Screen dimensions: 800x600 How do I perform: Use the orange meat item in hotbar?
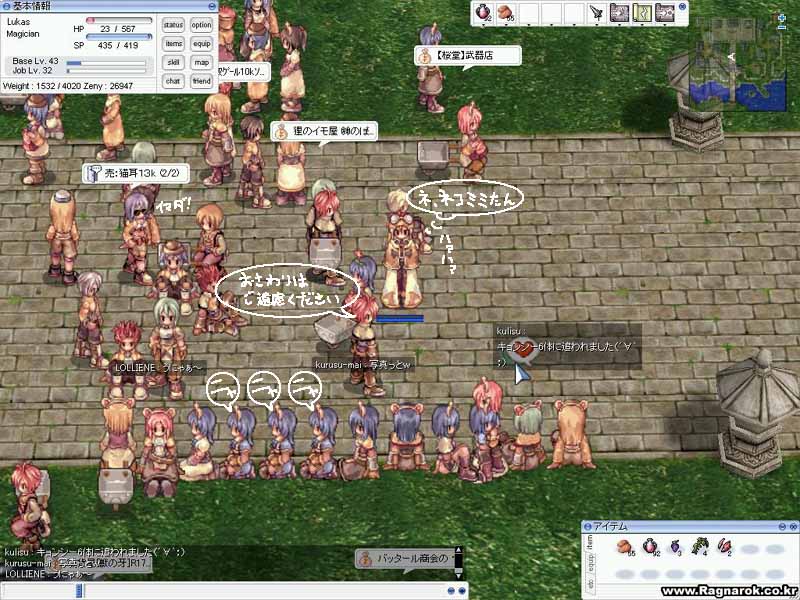pos(504,13)
